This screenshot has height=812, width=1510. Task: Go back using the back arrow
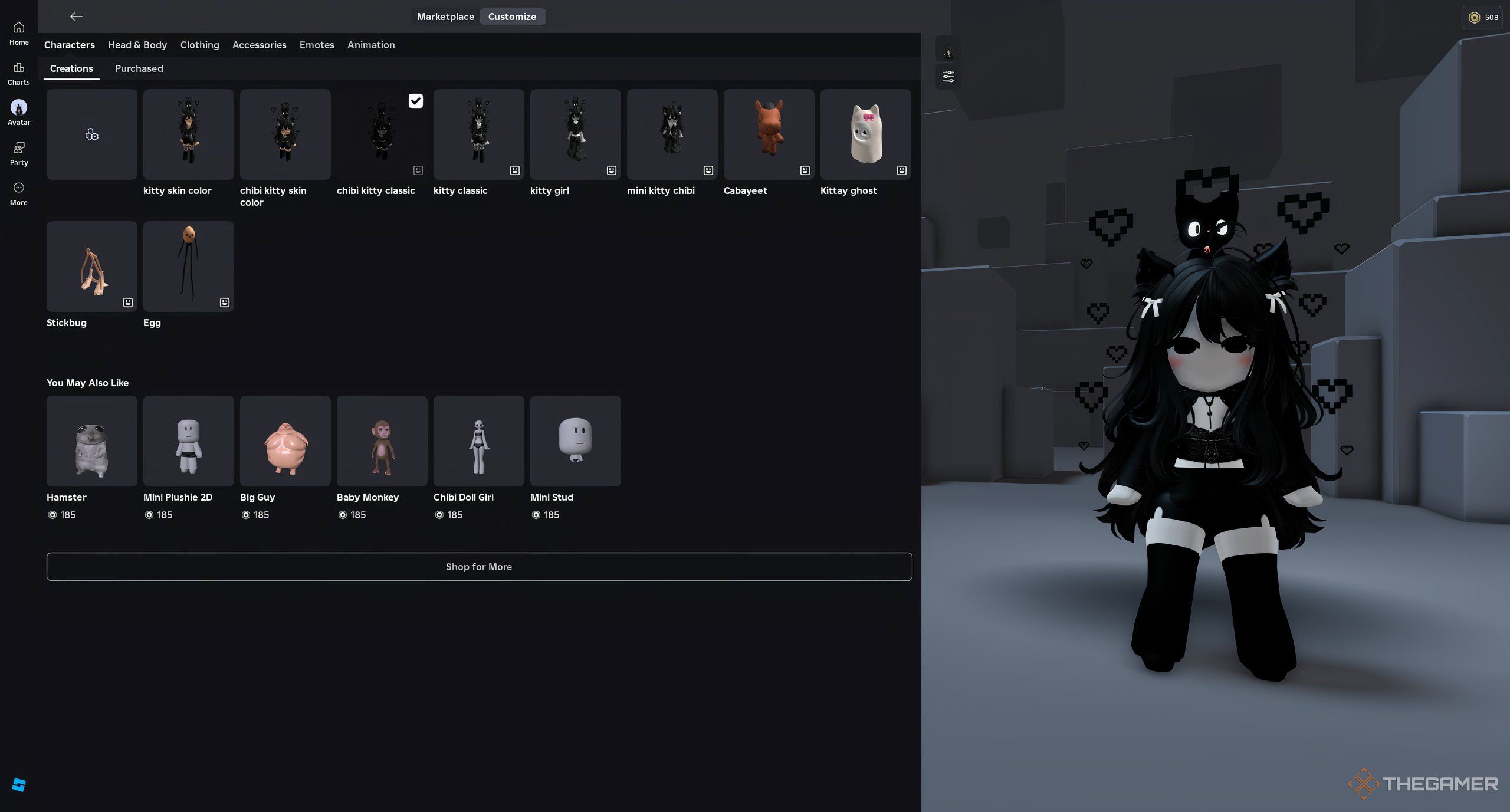coord(77,17)
